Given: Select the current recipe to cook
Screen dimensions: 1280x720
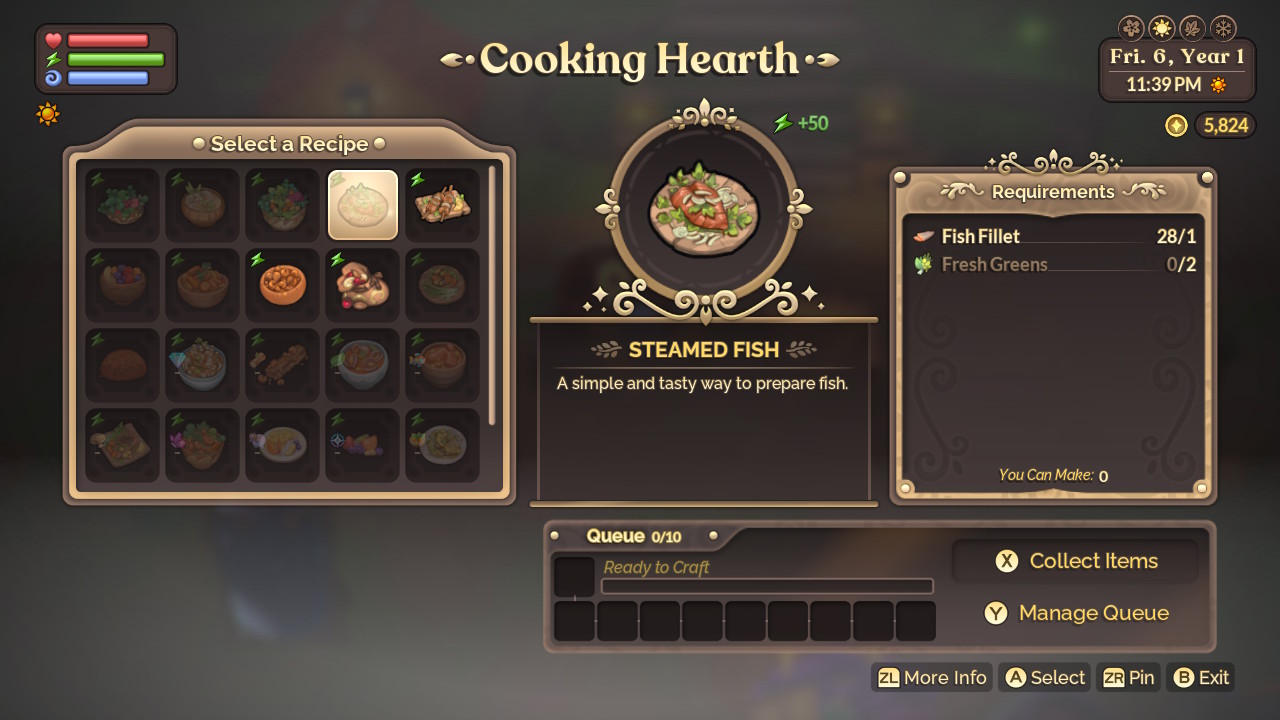Looking at the screenshot, I should tap(1045, 678).
